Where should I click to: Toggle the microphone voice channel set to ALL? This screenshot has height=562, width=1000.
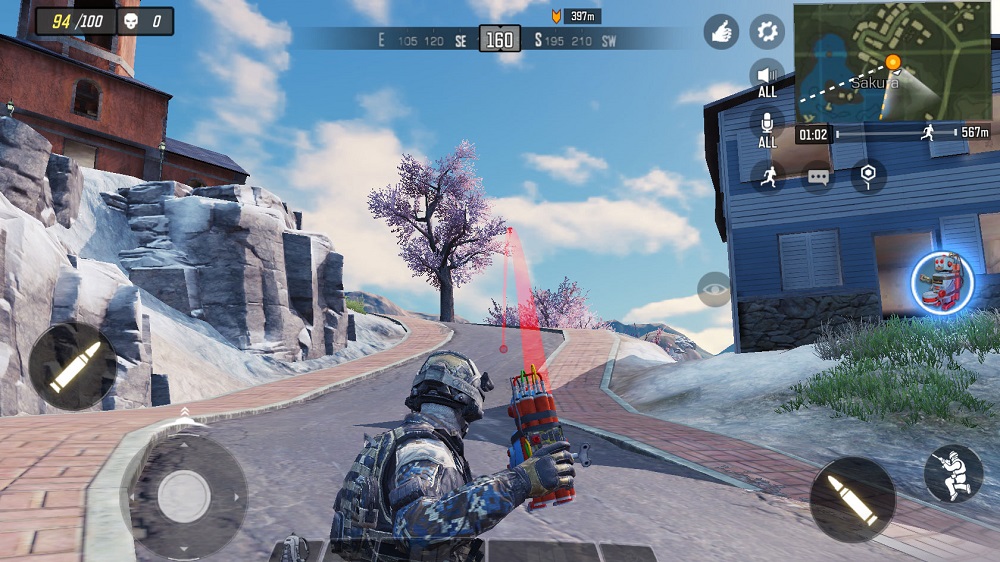pyautogui.click(x=767, y=126)
